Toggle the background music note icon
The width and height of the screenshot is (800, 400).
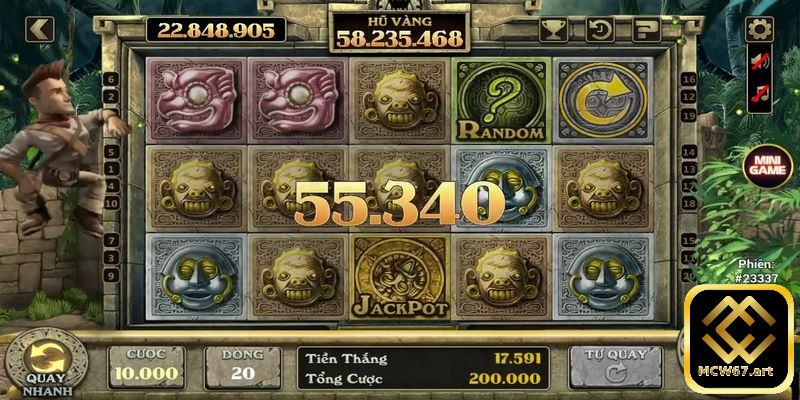point(760,97)
